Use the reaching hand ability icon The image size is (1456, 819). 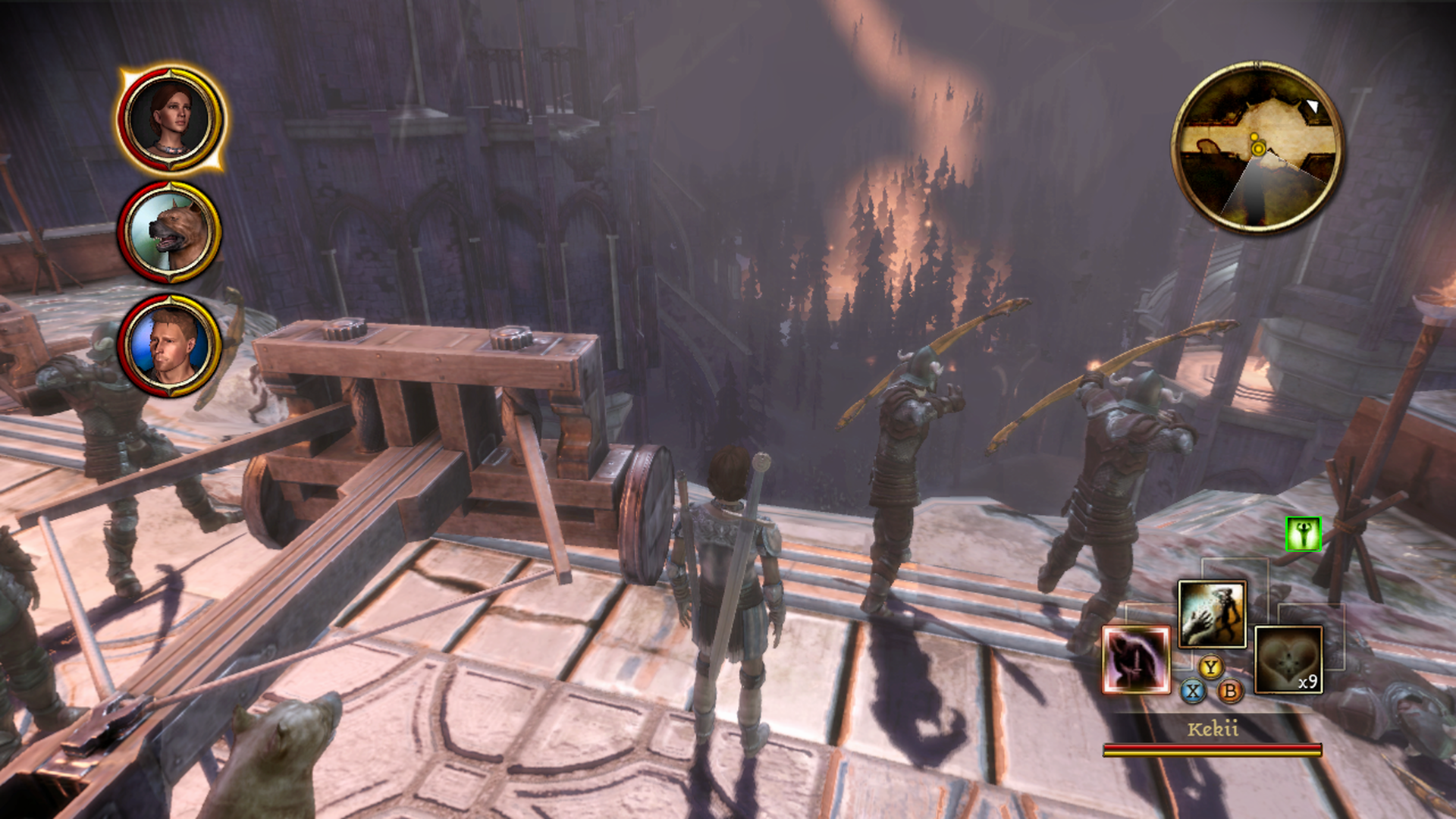pyautogui.click(x=1212, y=614)
